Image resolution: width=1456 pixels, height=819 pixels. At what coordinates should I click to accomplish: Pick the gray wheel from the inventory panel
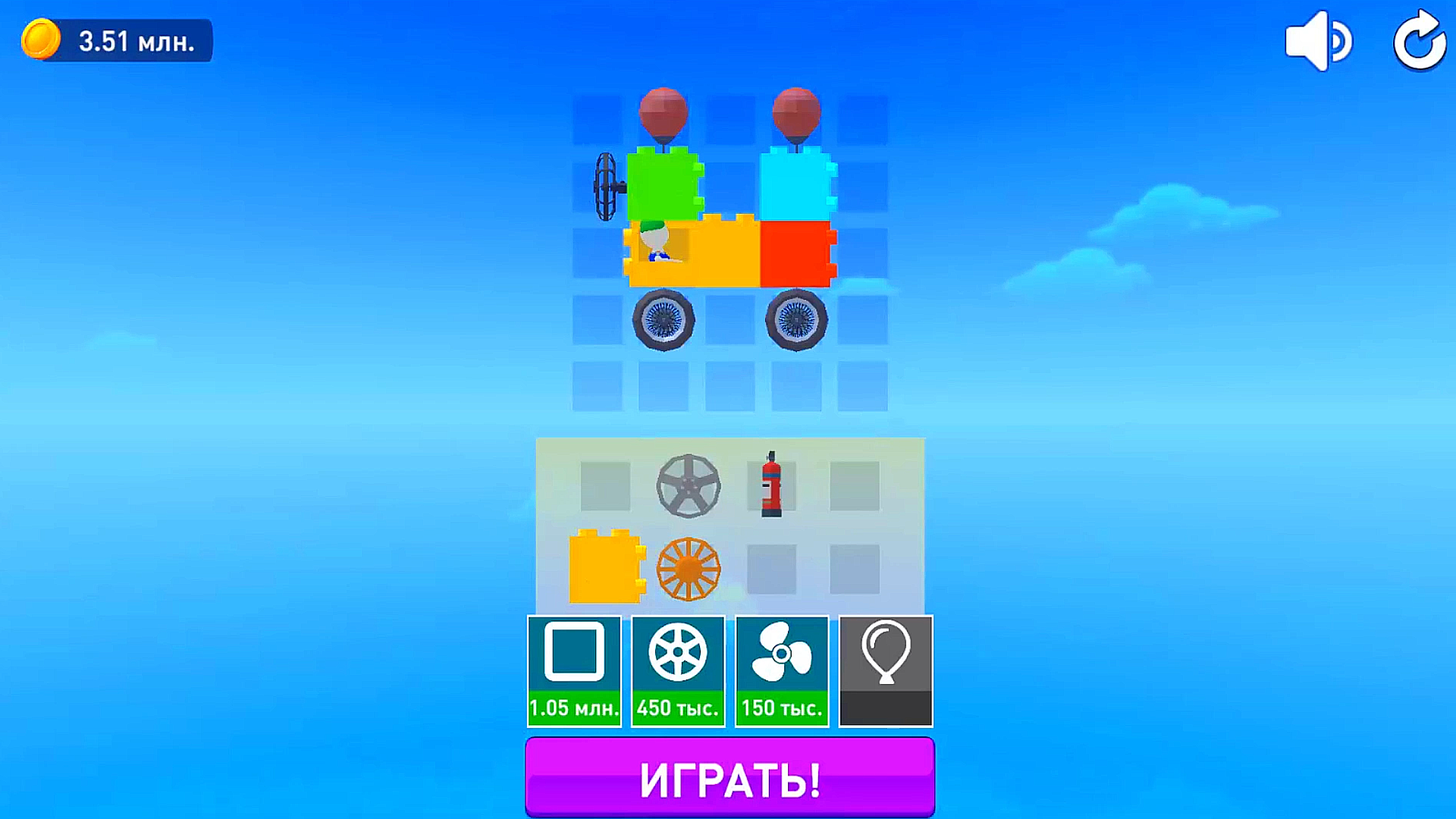[x=689, y=485]
